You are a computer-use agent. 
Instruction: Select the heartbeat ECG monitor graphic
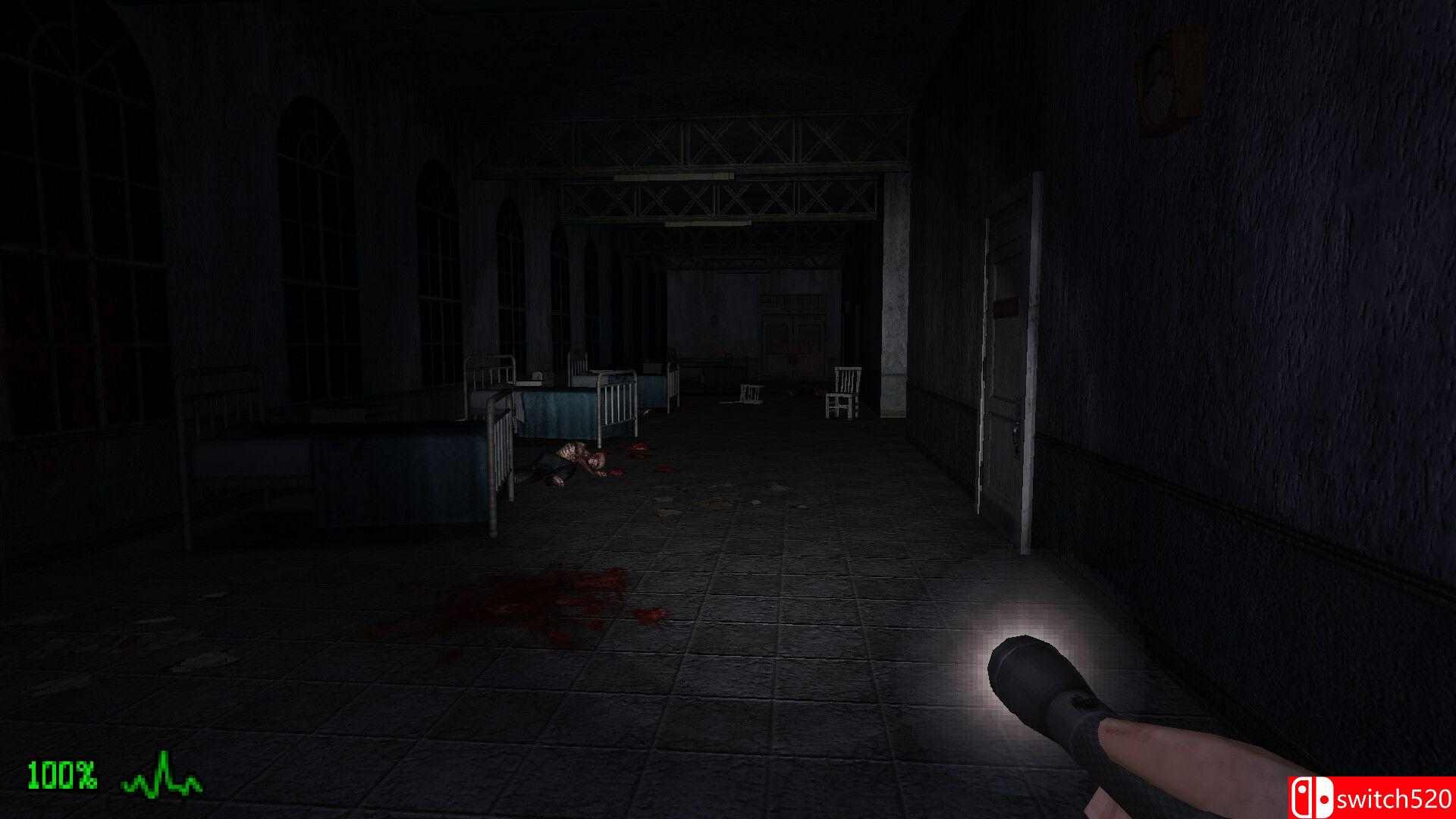click(163, 773)
